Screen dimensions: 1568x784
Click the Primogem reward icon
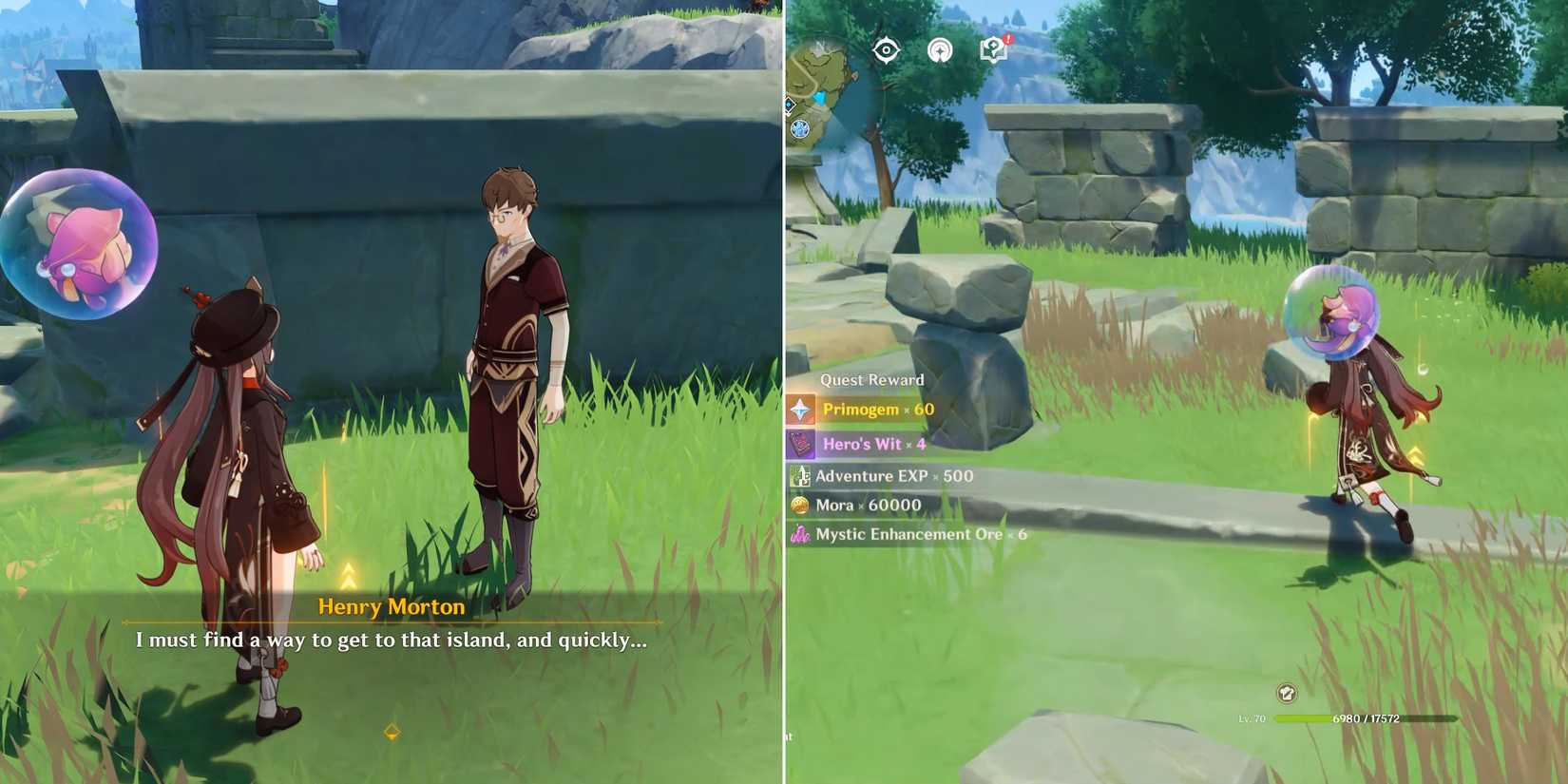801,410
